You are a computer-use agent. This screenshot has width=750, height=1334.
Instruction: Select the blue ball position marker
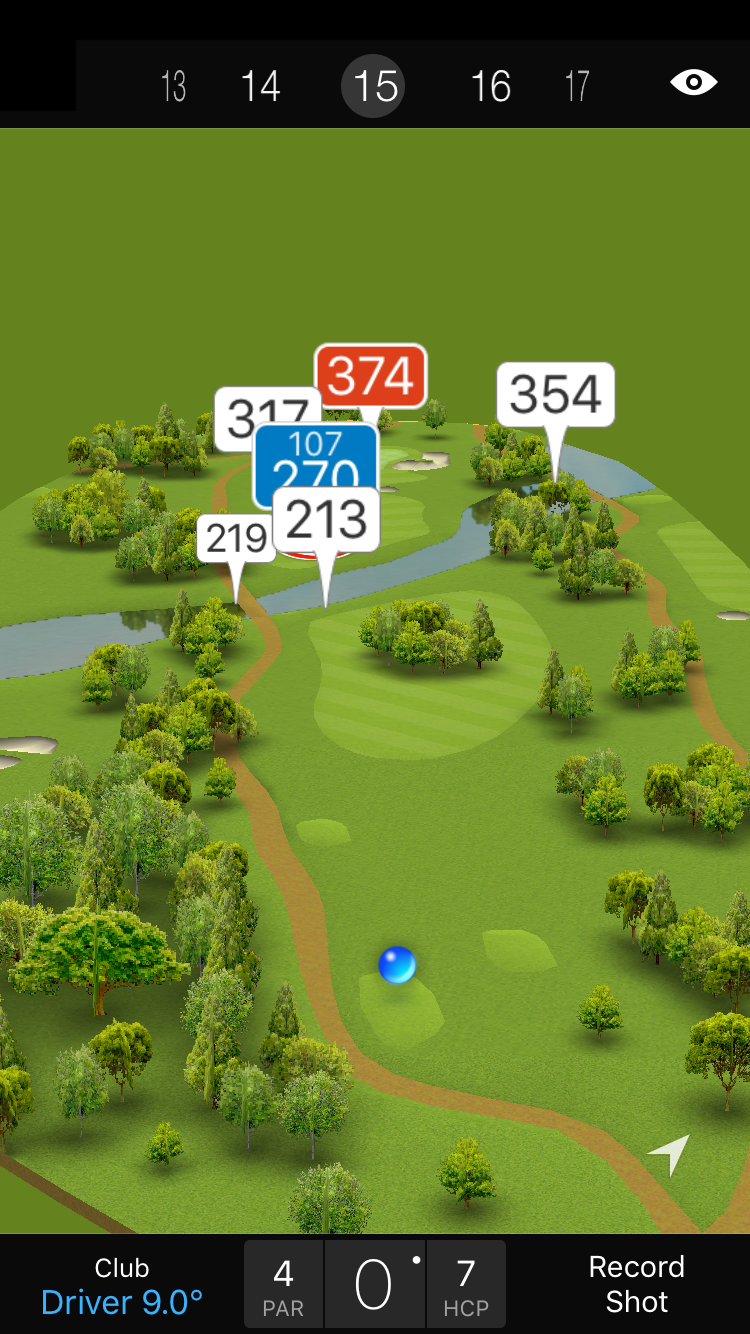pyautogui.click(x=397, y=965)
